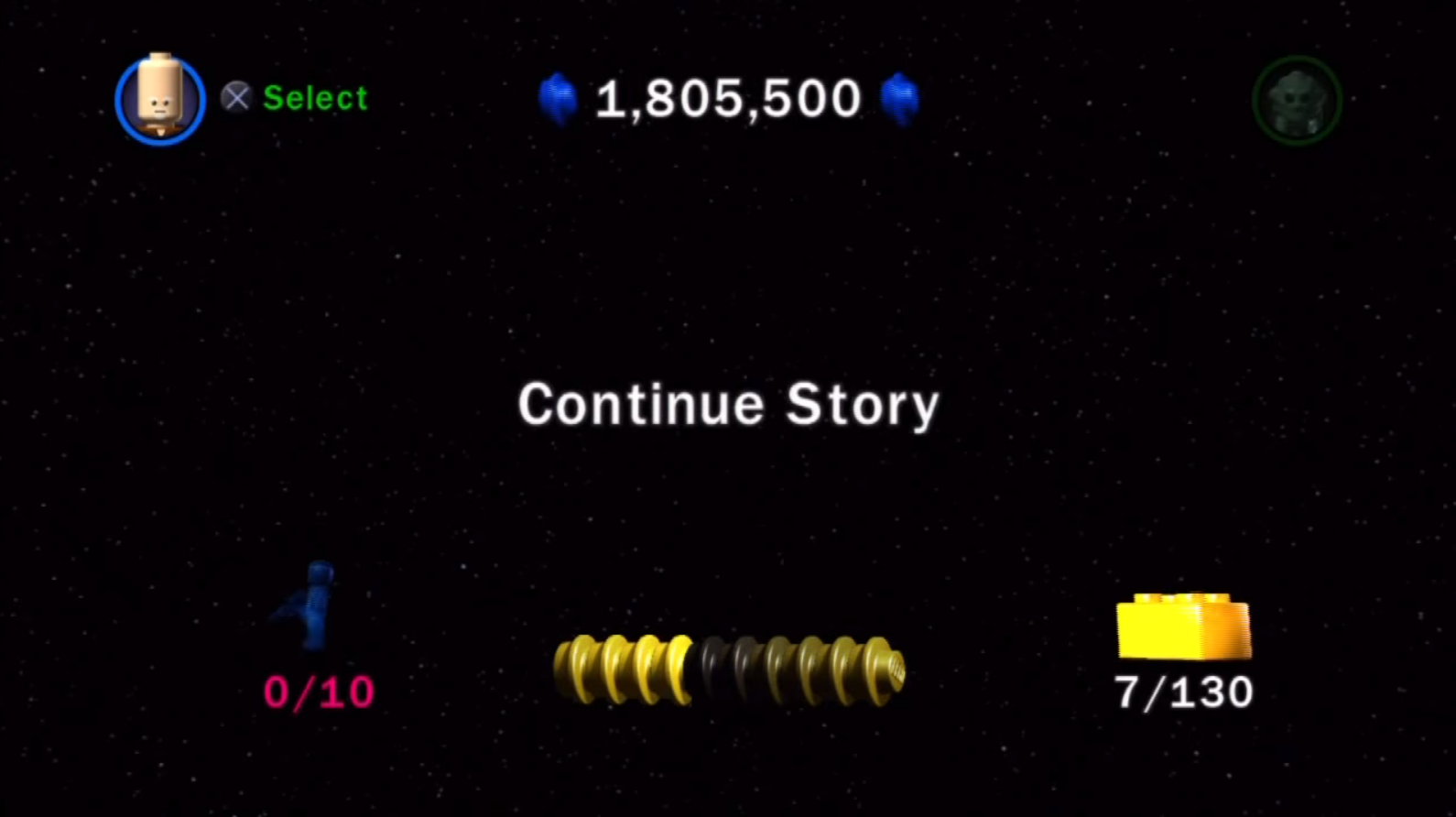Click the leftmost gold stud in the meter

[x=570, y=669]
